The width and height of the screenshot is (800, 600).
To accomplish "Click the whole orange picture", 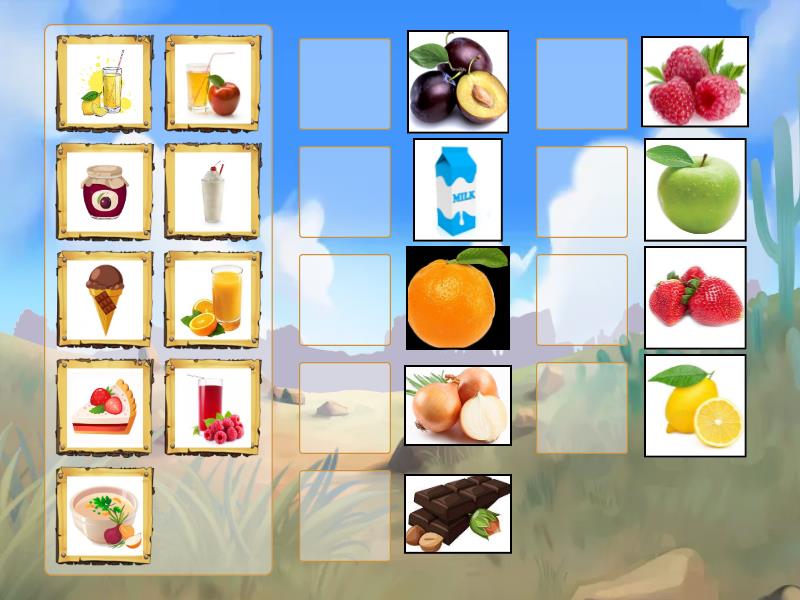I will 458,298.
